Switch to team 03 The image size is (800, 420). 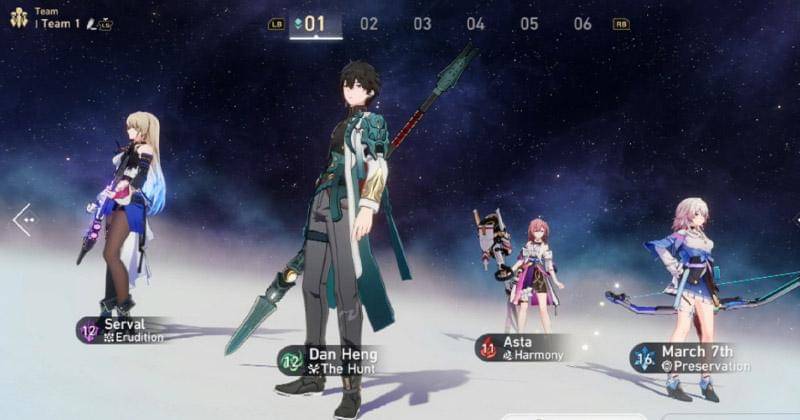[x=422, y=24]
